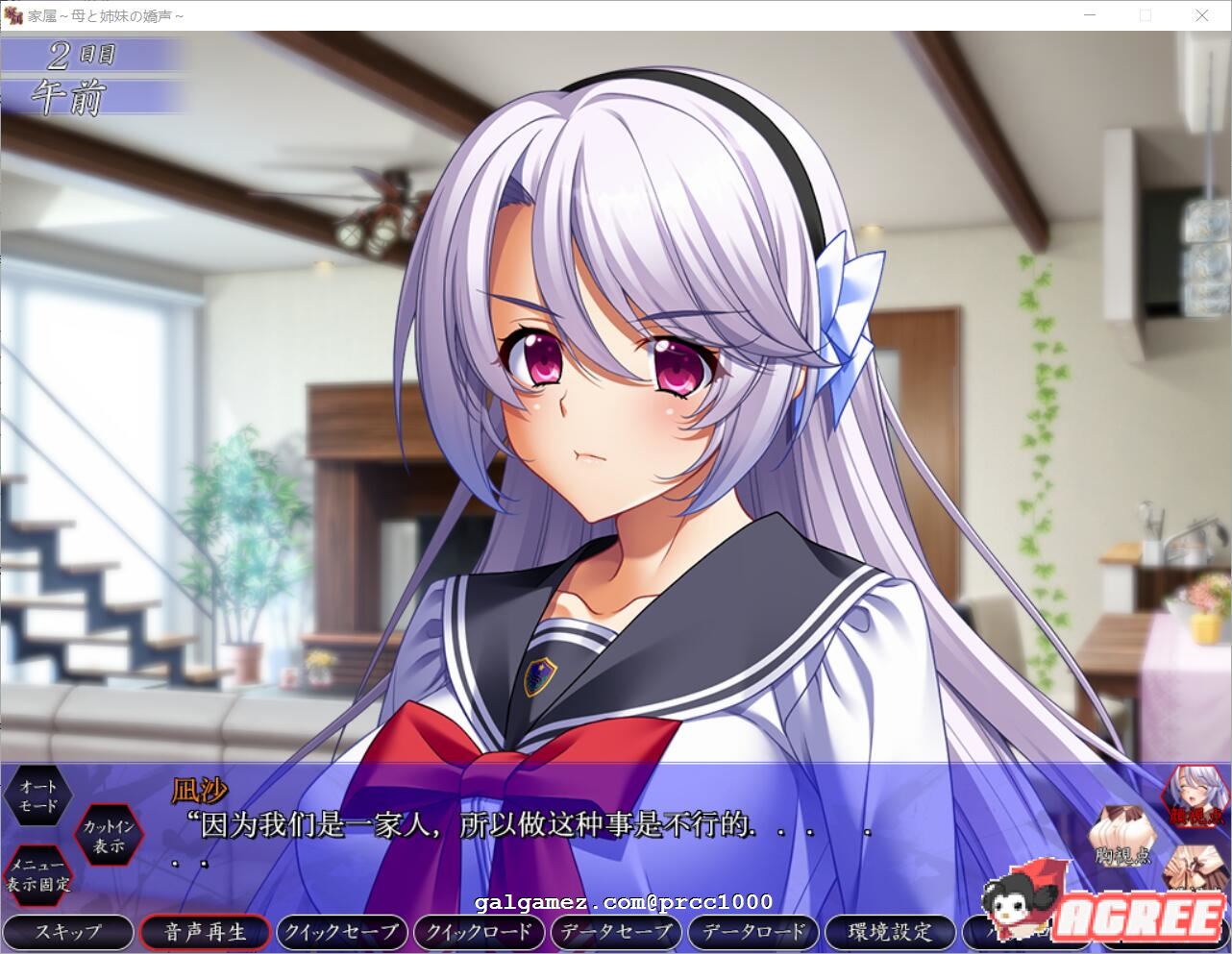This screenshot has height=954, width=1232.
Task: Quick save with クイックセーブ
Action: click(341, 932)
